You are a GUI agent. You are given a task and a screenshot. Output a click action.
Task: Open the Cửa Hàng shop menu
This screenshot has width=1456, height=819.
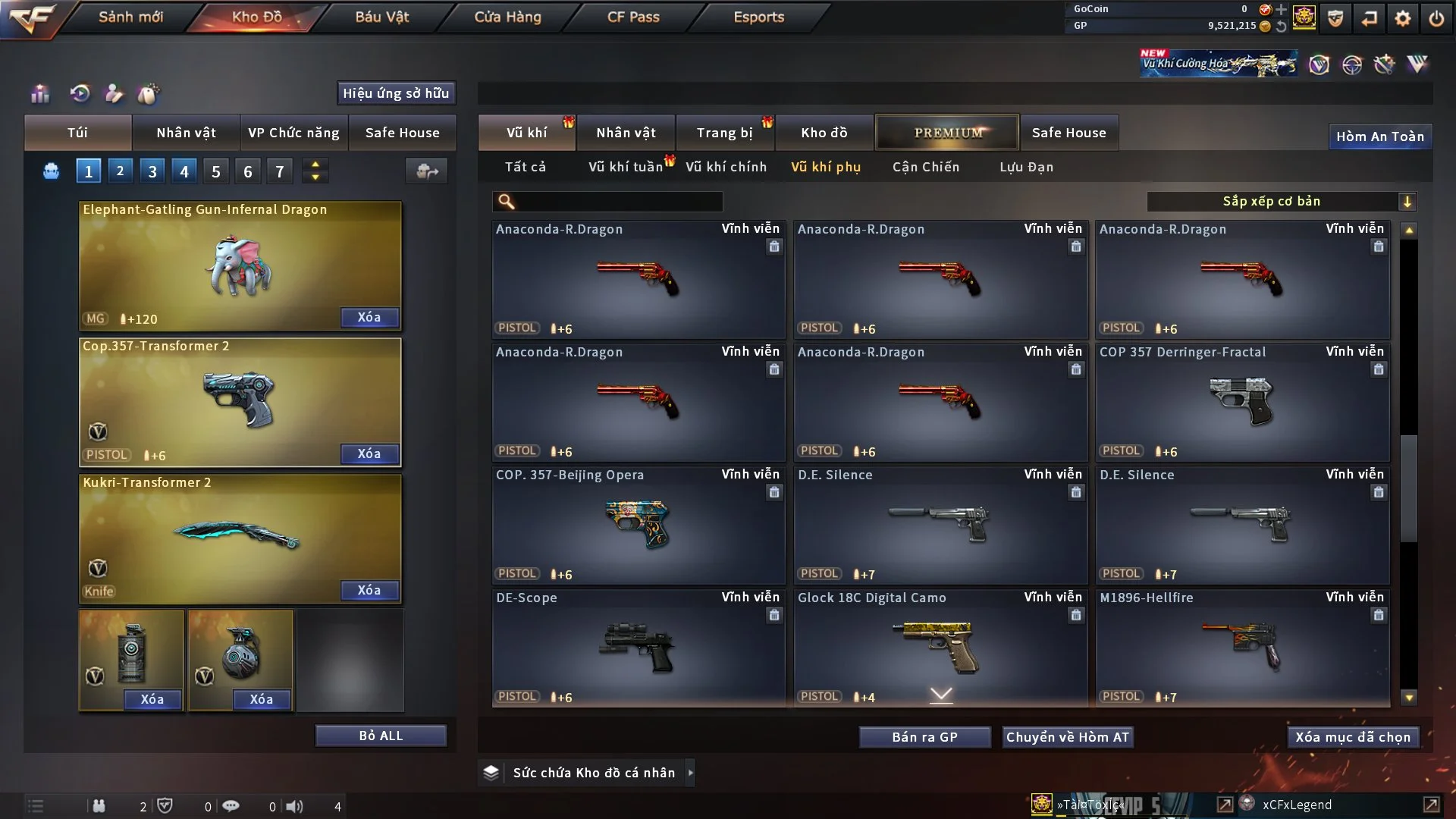coord(507,17)
